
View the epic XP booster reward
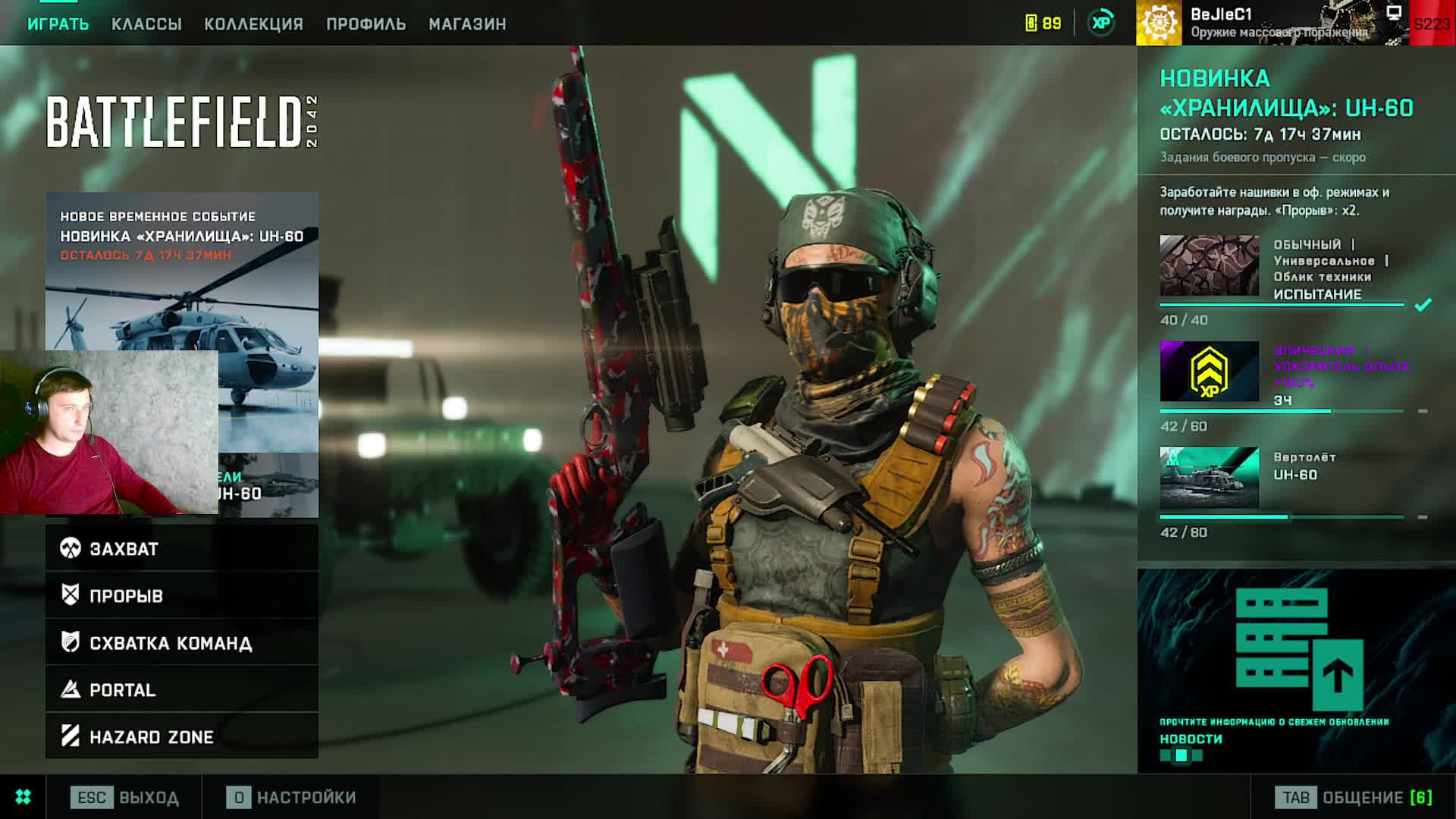pyautogui.click(x=1209, y=372)
